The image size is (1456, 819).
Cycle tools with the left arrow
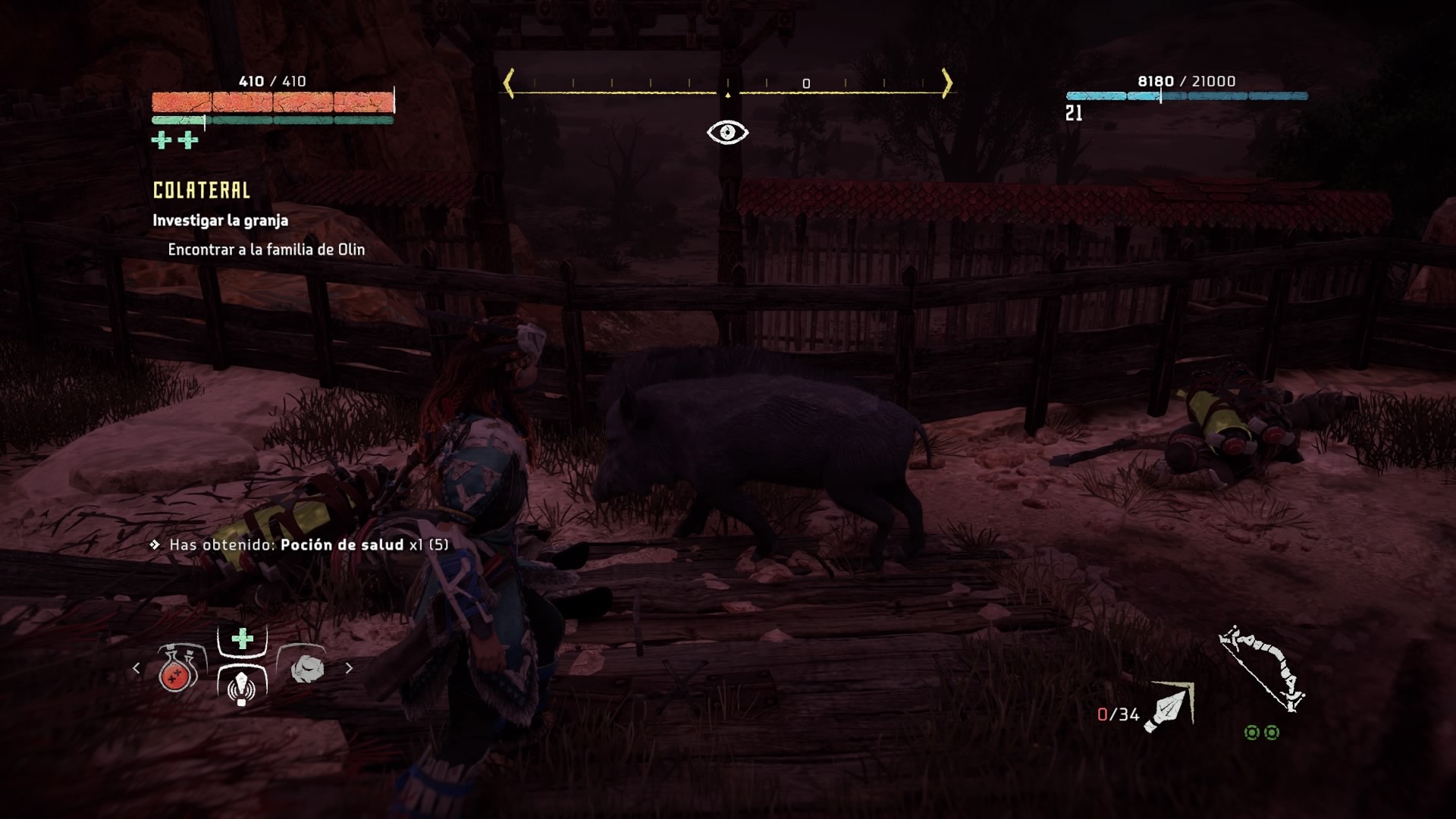[136, 668]
